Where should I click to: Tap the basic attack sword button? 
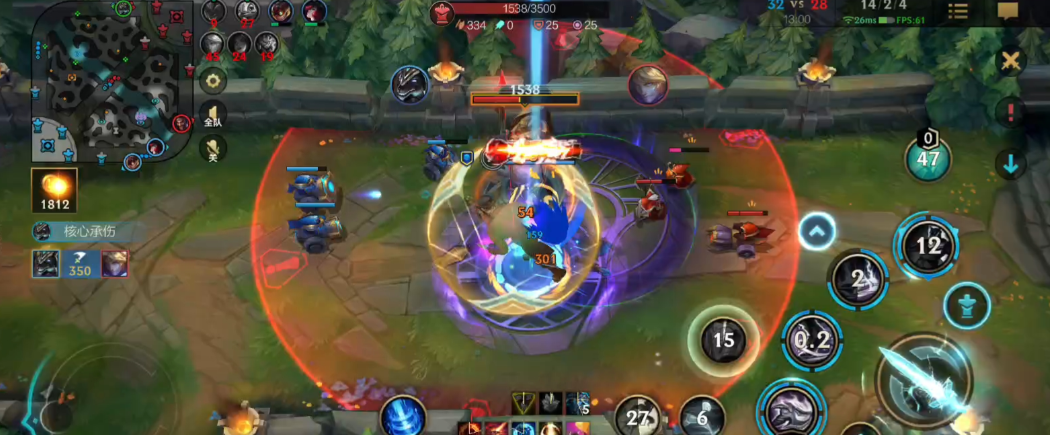(x=925, y=382)
